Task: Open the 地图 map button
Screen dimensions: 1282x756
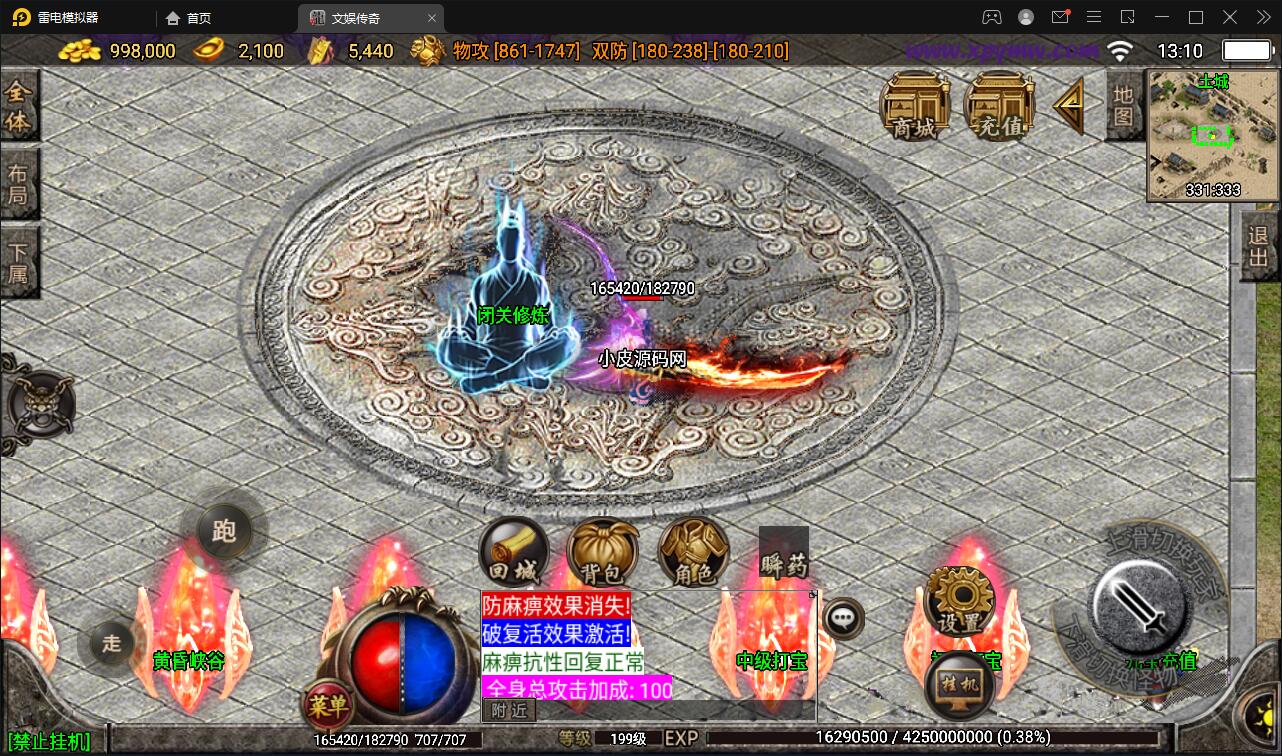Action: coord(1123,105)
